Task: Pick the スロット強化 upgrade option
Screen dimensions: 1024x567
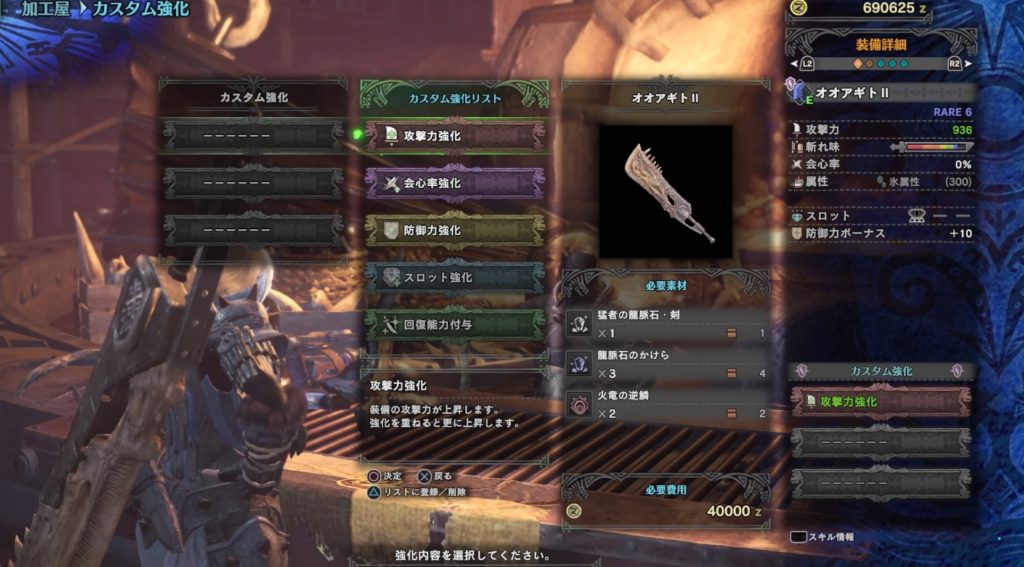Action: coord(455,277)
